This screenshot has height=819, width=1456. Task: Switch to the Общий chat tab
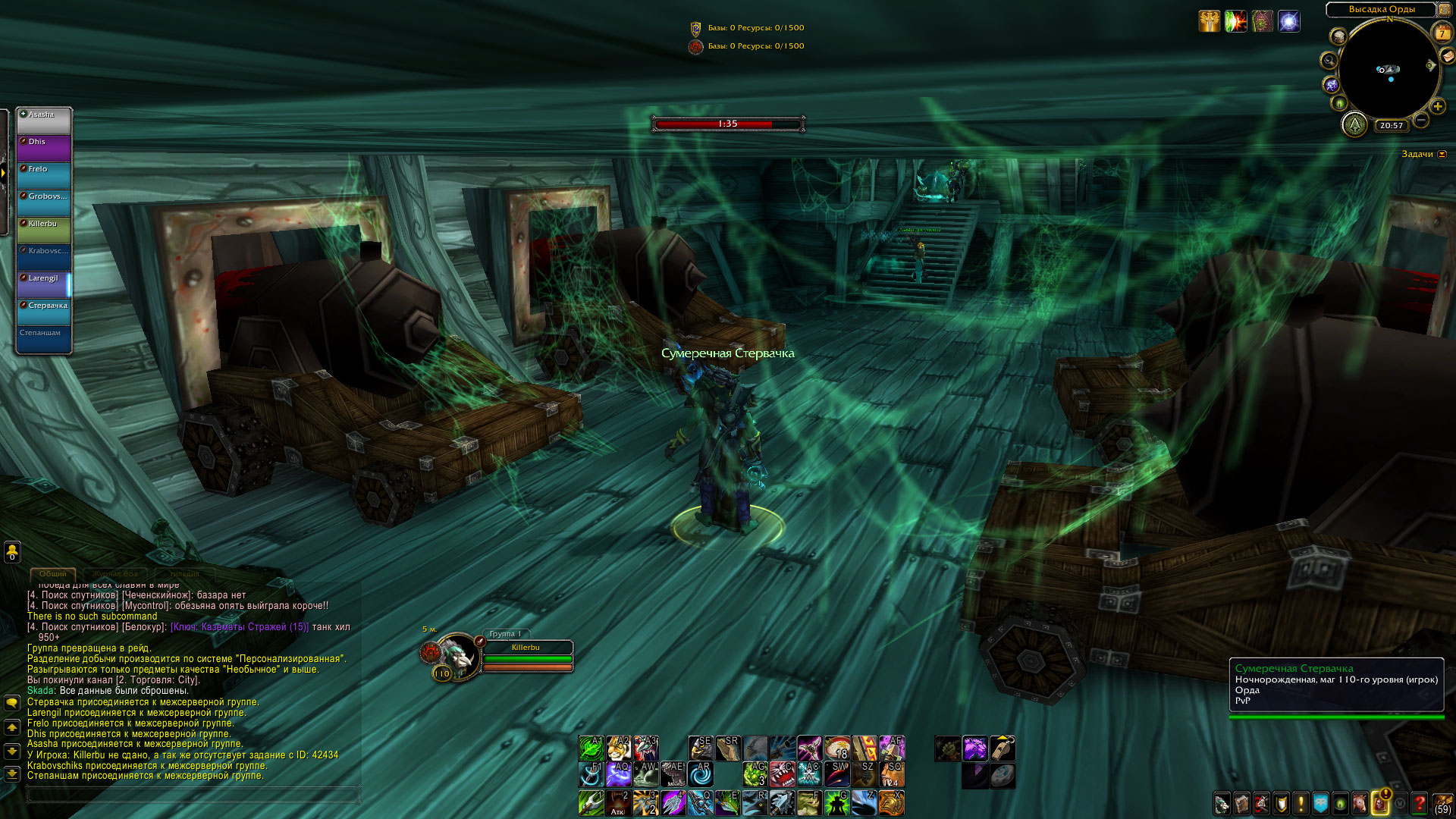click(53, 574)
